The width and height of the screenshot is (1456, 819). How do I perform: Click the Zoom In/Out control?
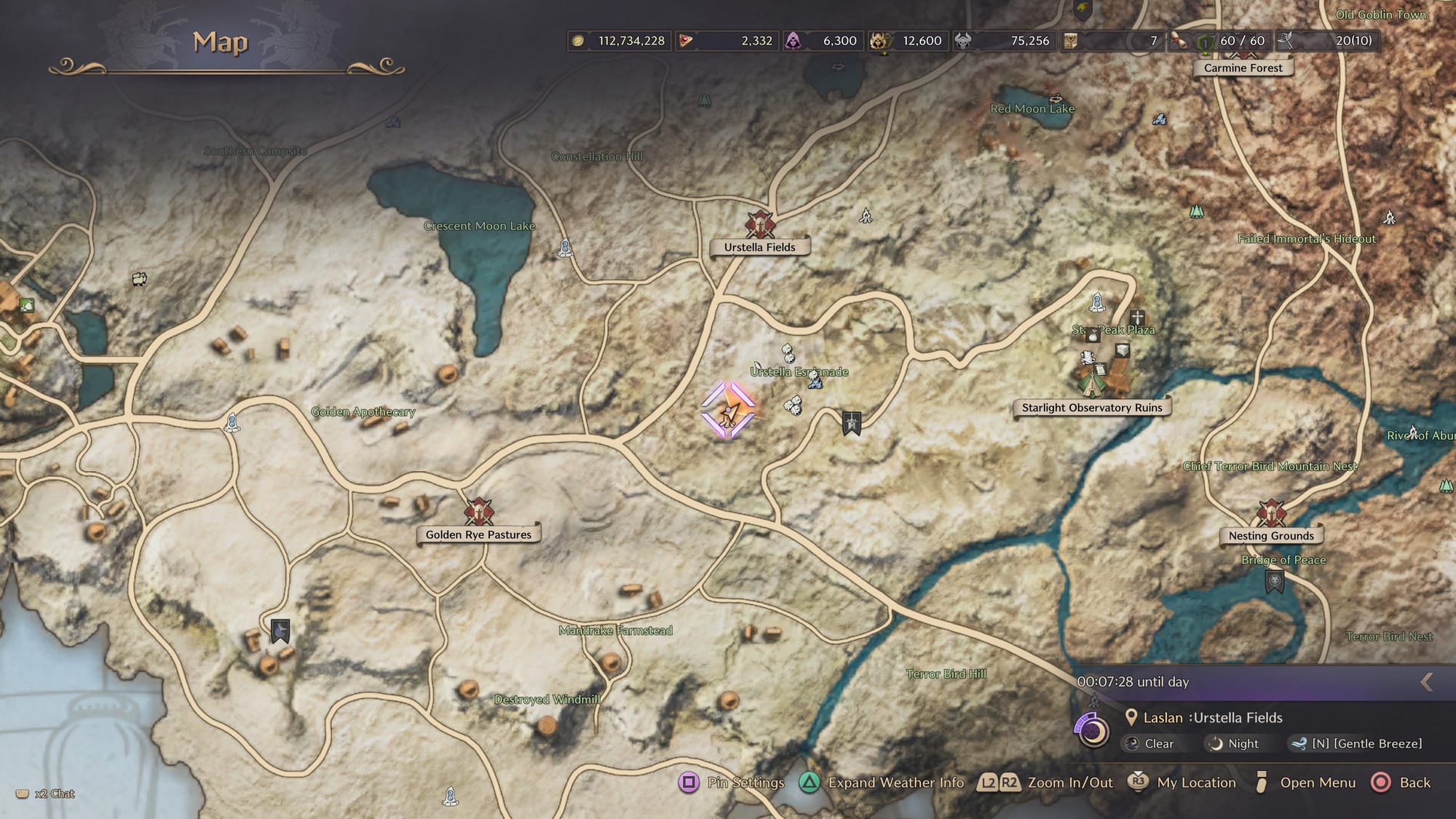pos(1045,783)
